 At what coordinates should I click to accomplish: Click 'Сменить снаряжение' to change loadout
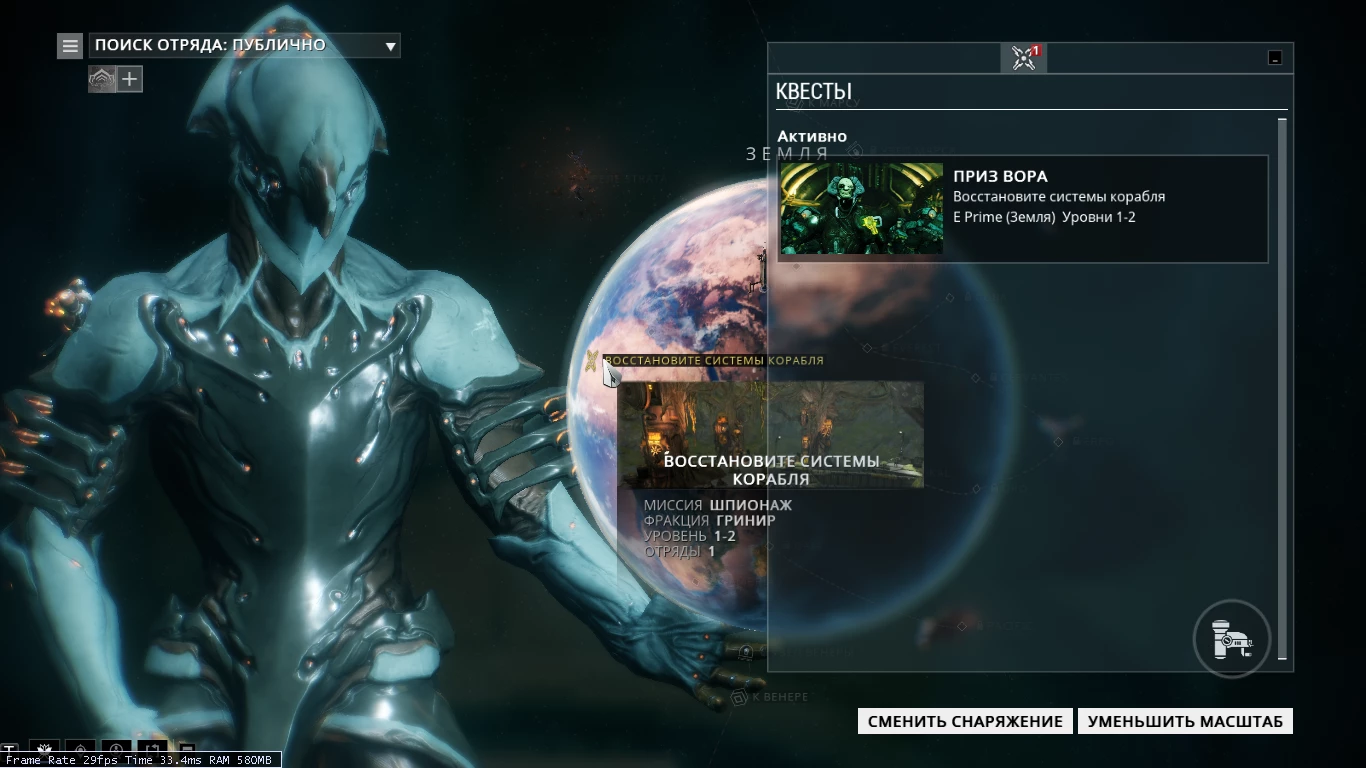(x=965, y=721)
